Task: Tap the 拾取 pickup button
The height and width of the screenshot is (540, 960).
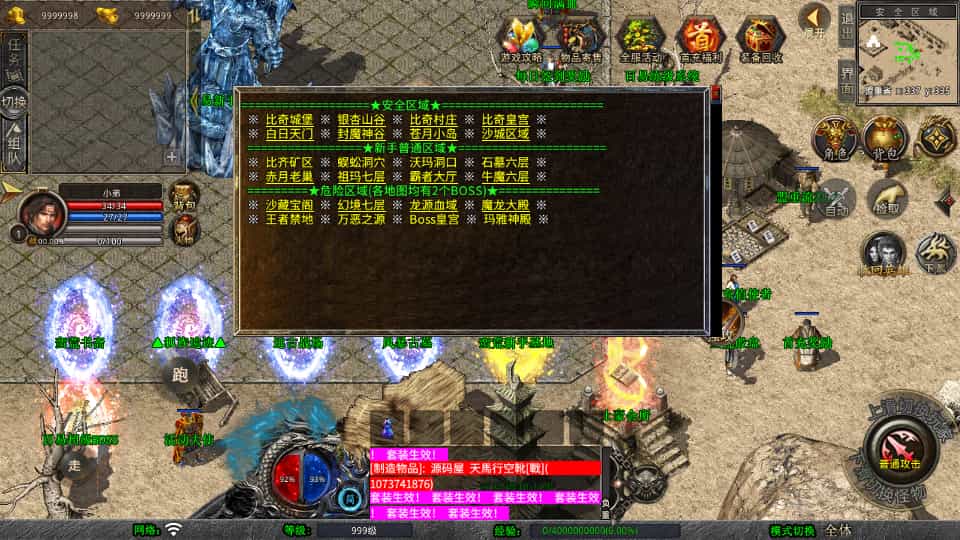Action: point(885,198)
